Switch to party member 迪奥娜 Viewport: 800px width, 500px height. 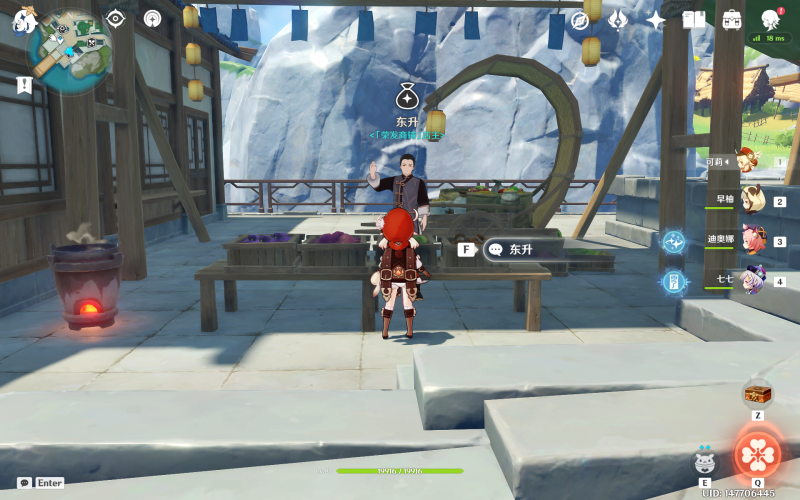[750, 241]
